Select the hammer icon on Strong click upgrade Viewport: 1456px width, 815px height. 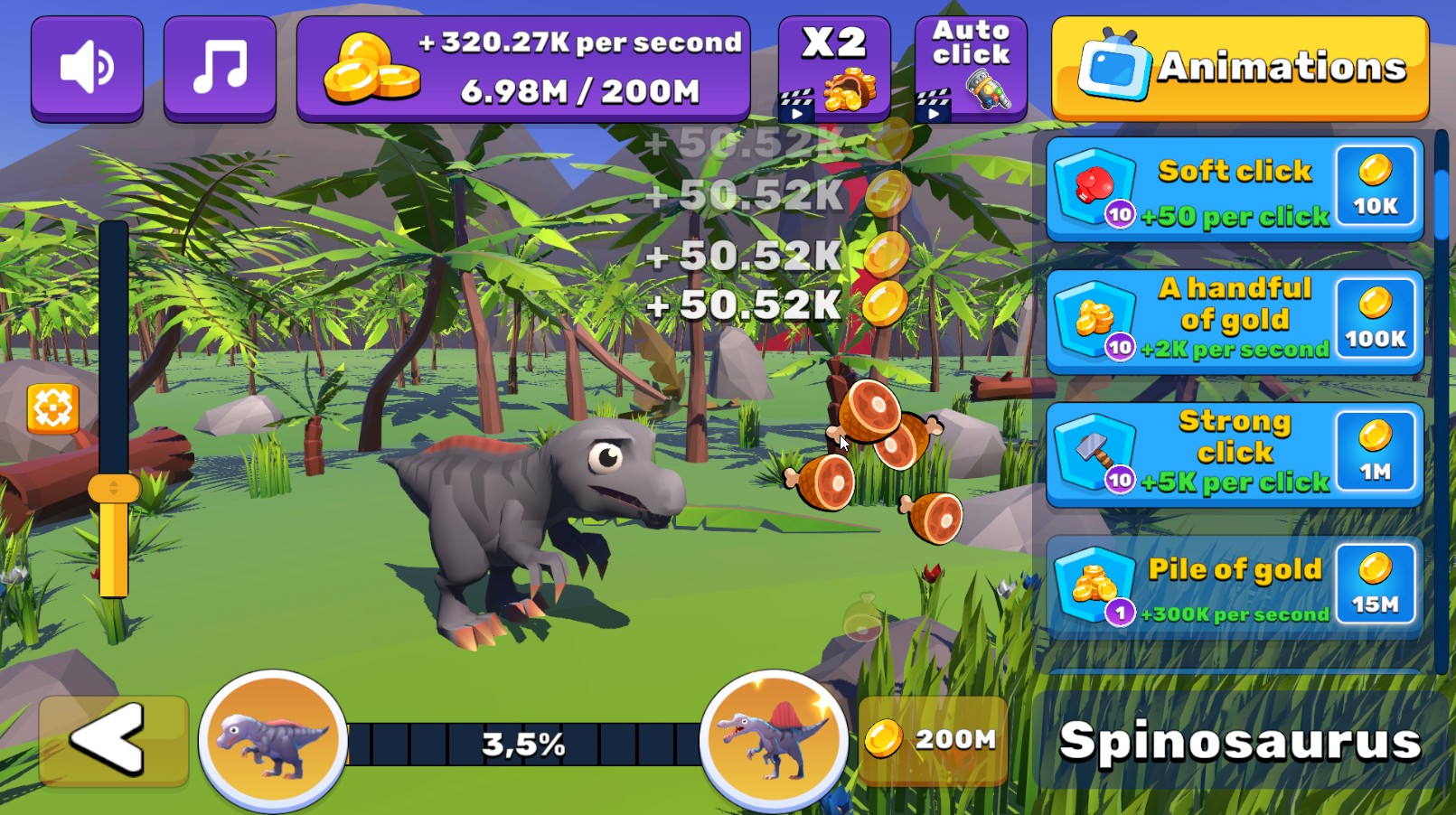1095,451
